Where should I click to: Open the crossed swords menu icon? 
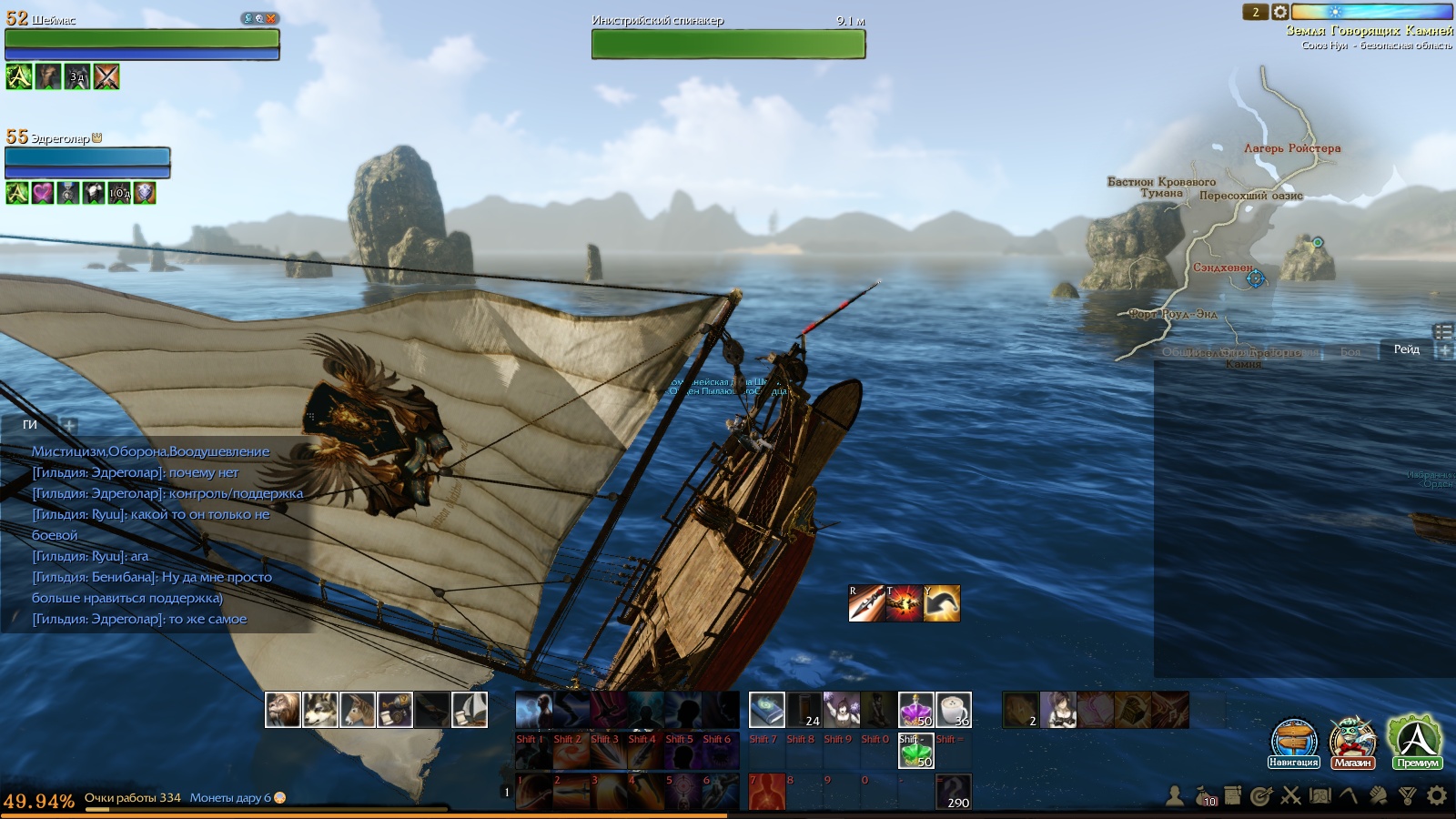point(1290,796)
